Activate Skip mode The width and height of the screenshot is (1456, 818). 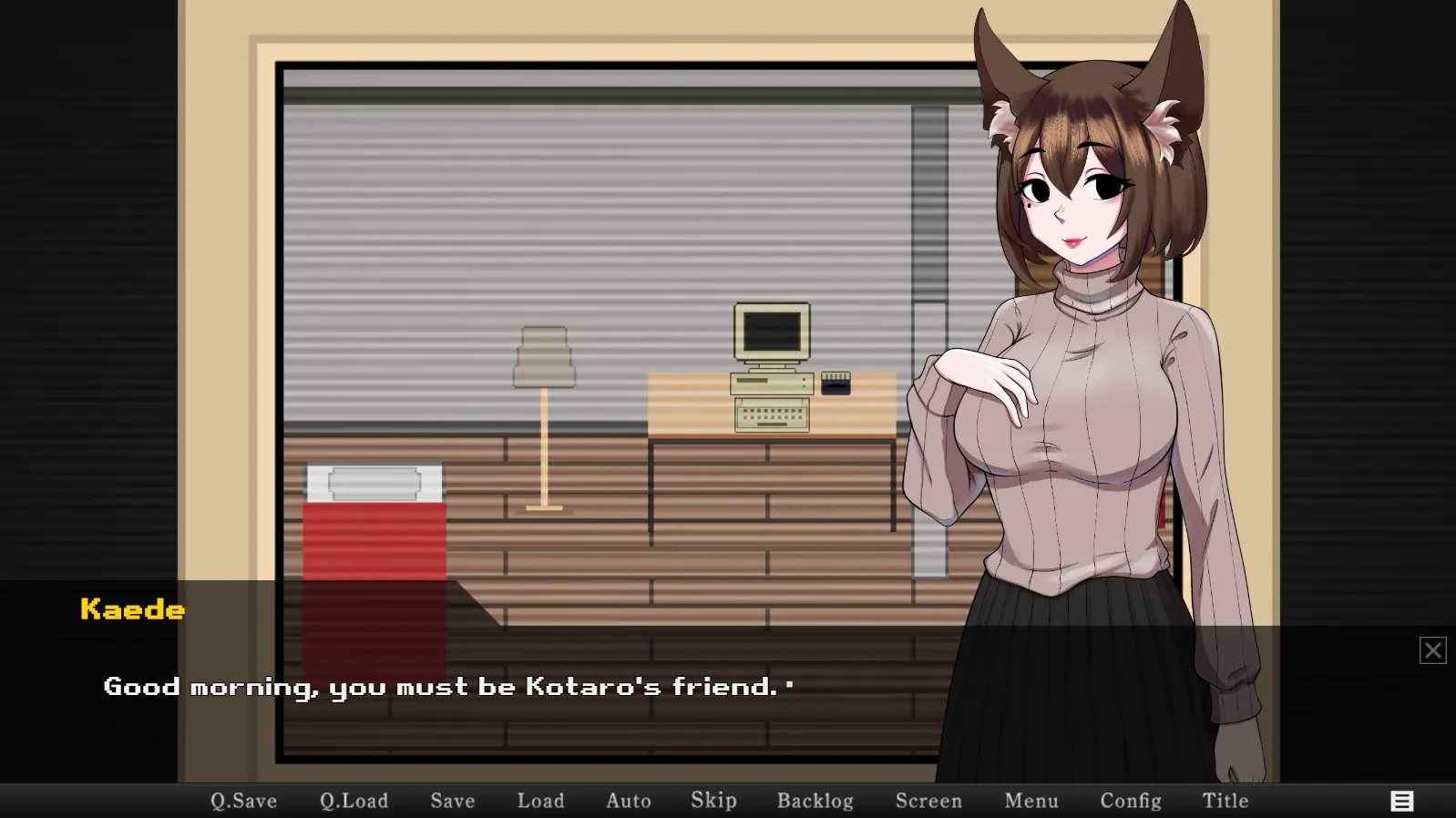coord(713,801)
